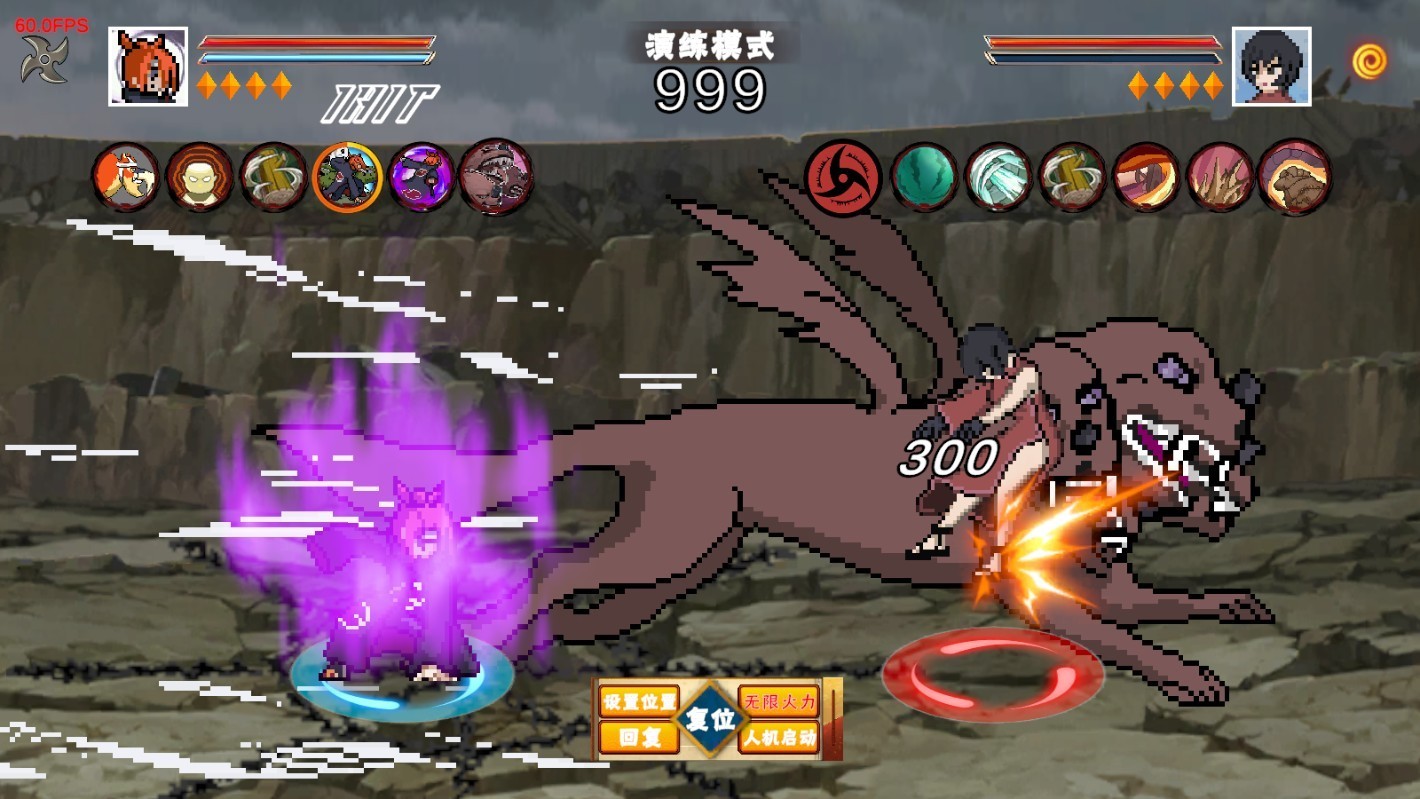Activate the brown rock beast skill icon
The height and width of the screenshot is (799, 1420).
pyautogui.click(x=1294, y=177)
